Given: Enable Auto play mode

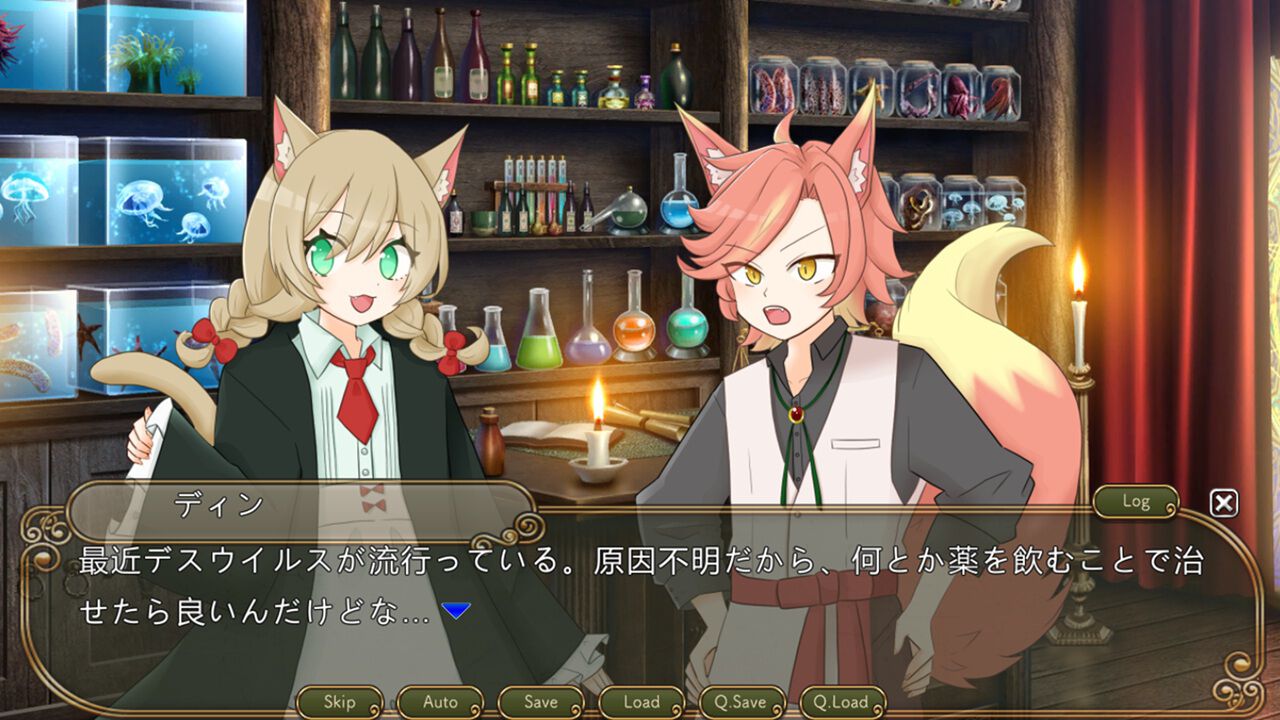Looking at the screenshot, I should tap(441, 701).
